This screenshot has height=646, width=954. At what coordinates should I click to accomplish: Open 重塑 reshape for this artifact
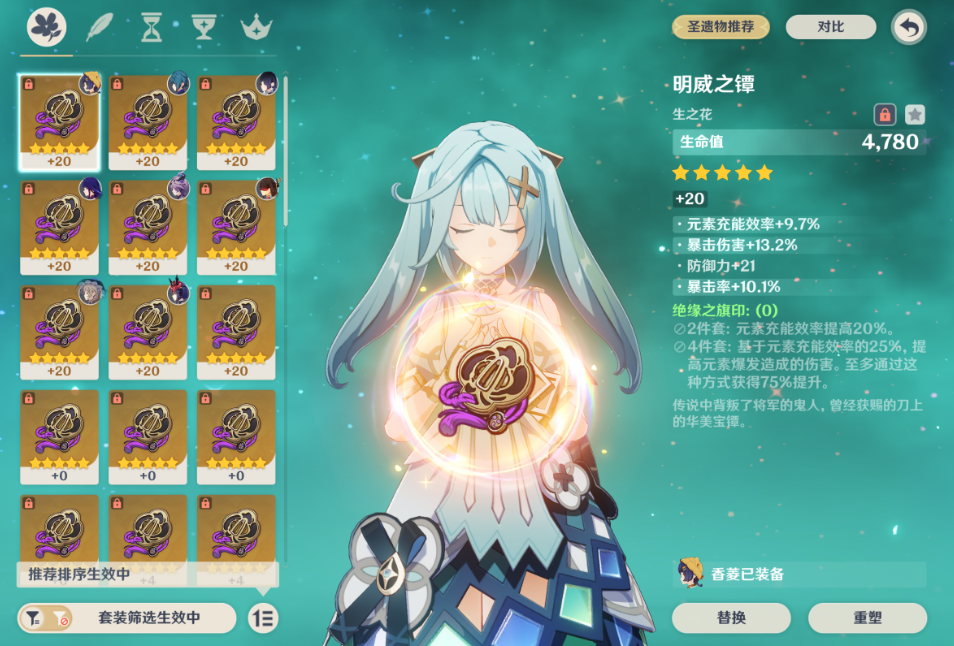tap(867, 618)
